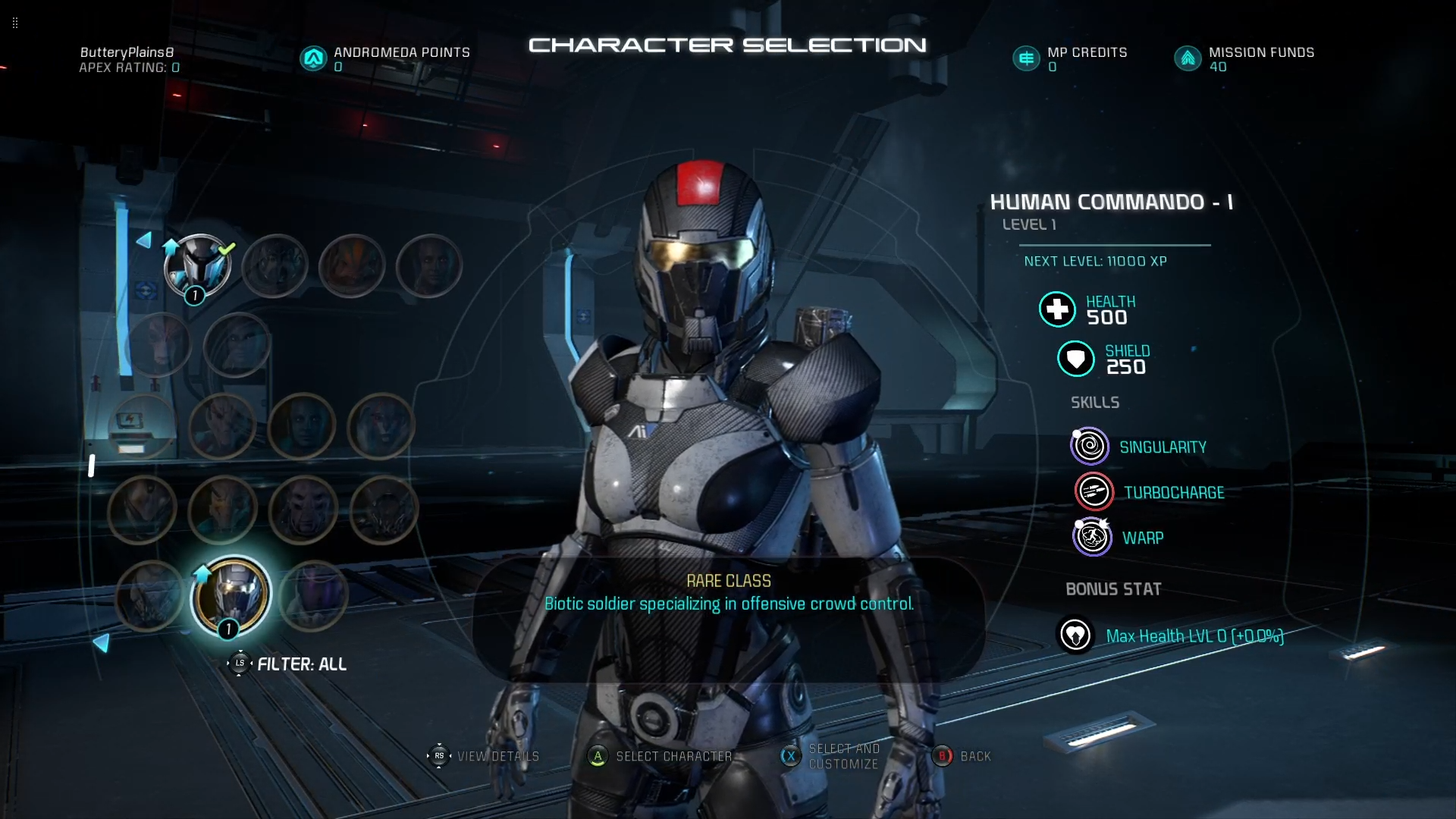Click the Mission Funds icon

click(x=1188, y=58)
